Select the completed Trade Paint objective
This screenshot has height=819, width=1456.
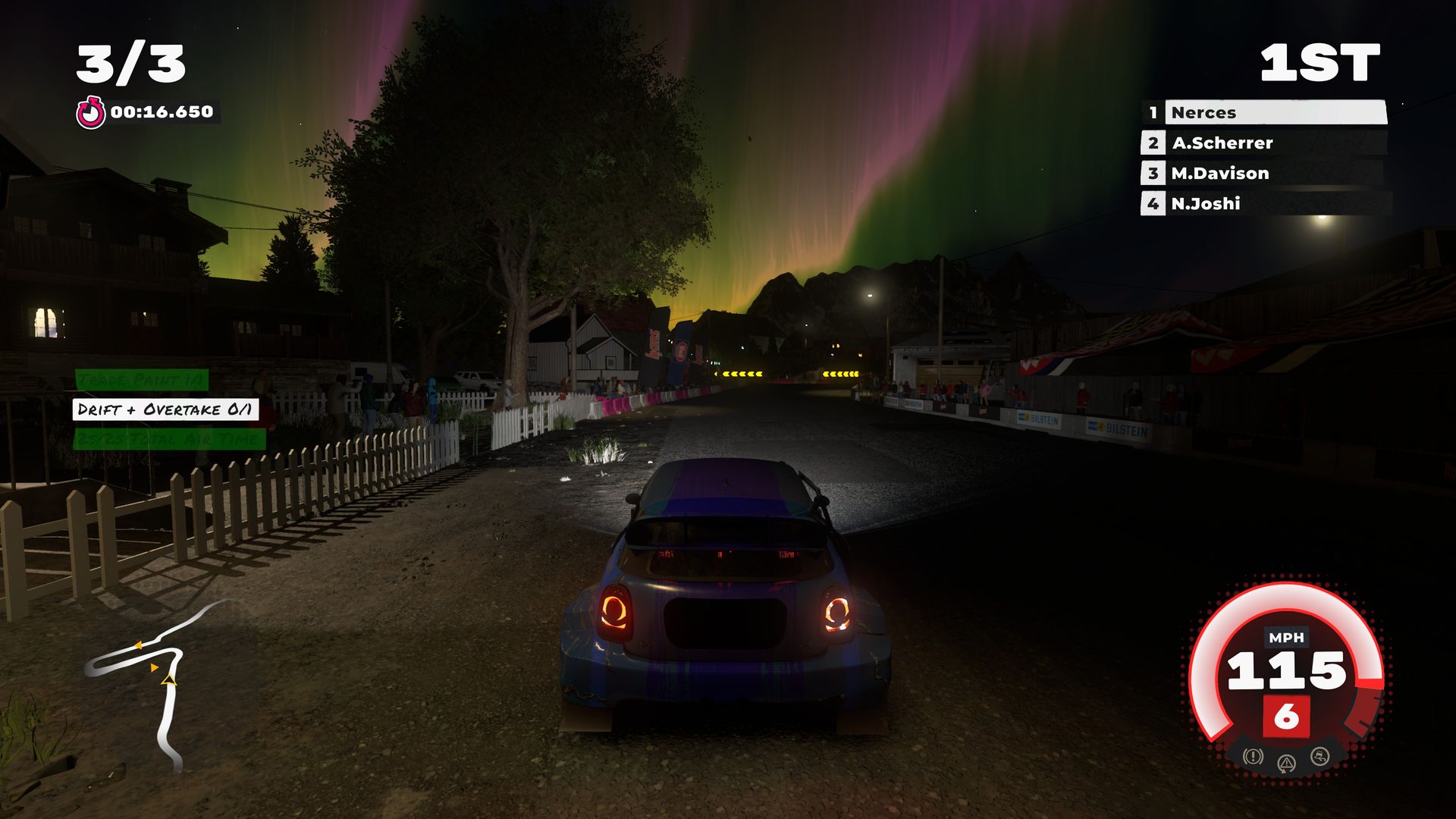(141, 380)
